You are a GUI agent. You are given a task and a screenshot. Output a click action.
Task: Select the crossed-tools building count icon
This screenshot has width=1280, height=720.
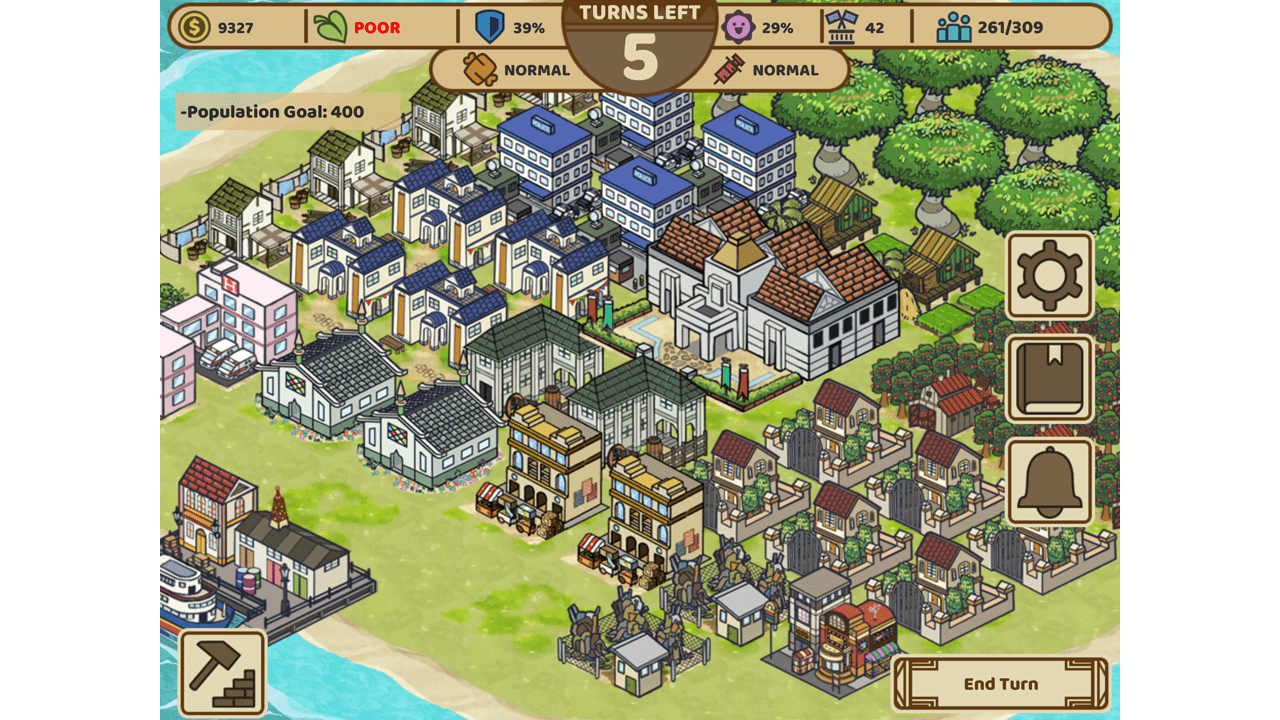pos(841,27)
